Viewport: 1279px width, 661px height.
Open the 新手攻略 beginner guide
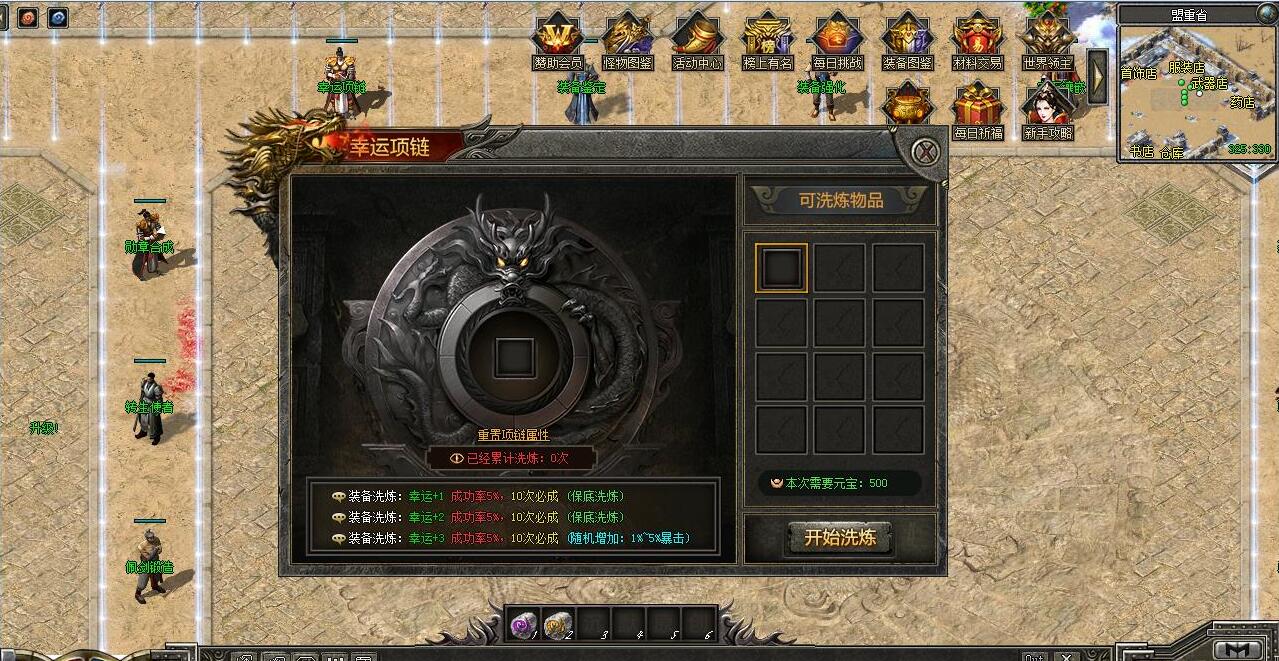pos(1047,110)
